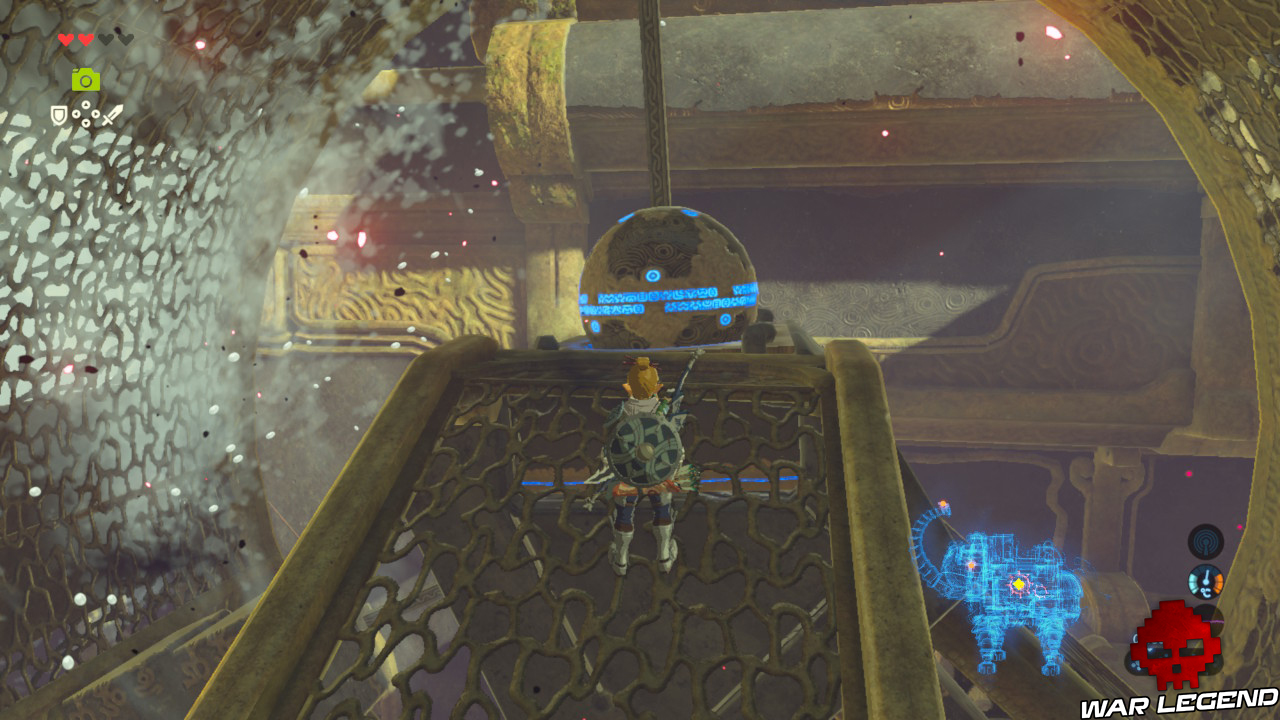
Task: Click the shield icon beside the d-pad
Action: (x=59, y=114)
